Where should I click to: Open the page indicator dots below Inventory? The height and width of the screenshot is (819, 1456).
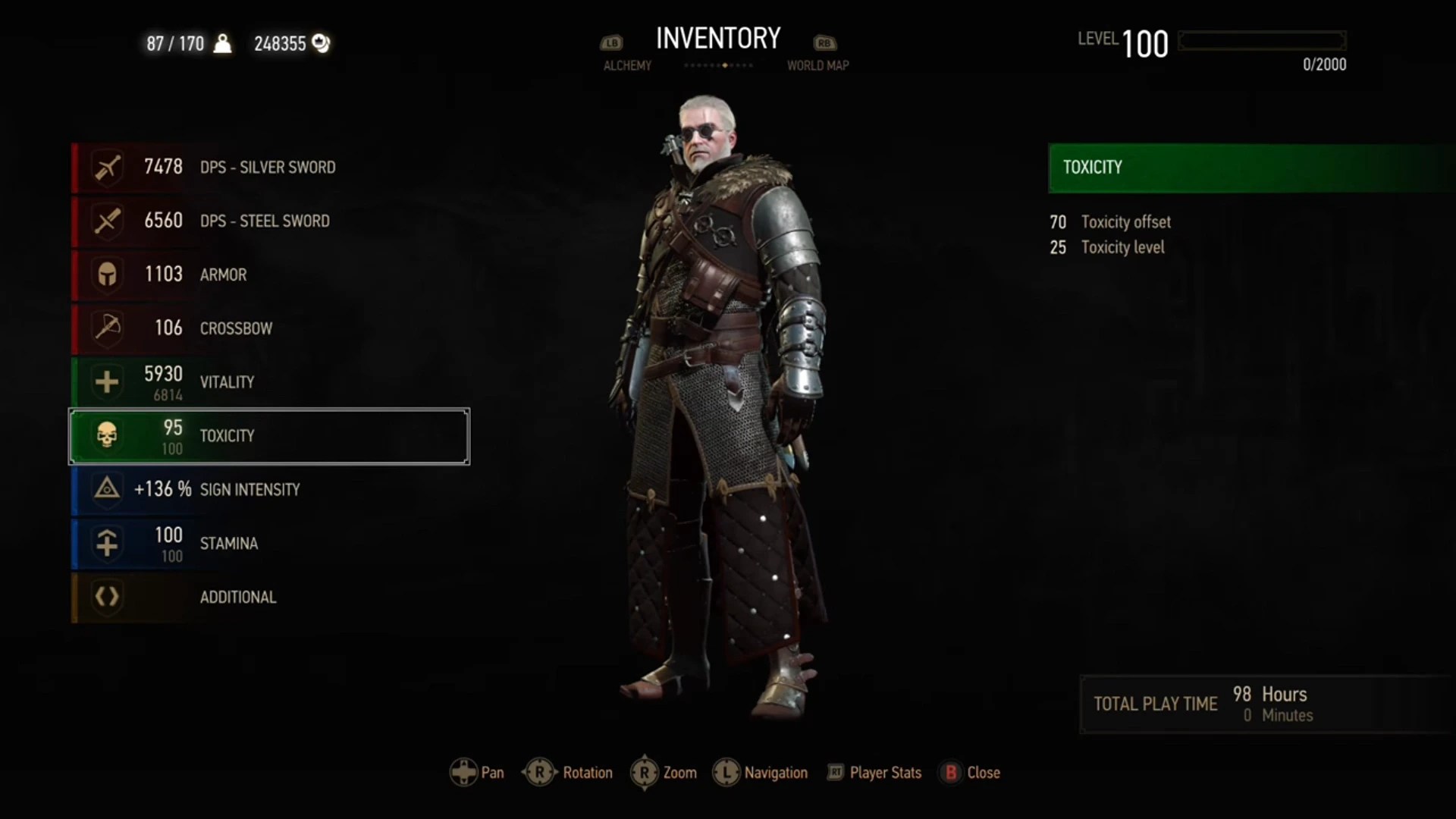tap(718, 66)
